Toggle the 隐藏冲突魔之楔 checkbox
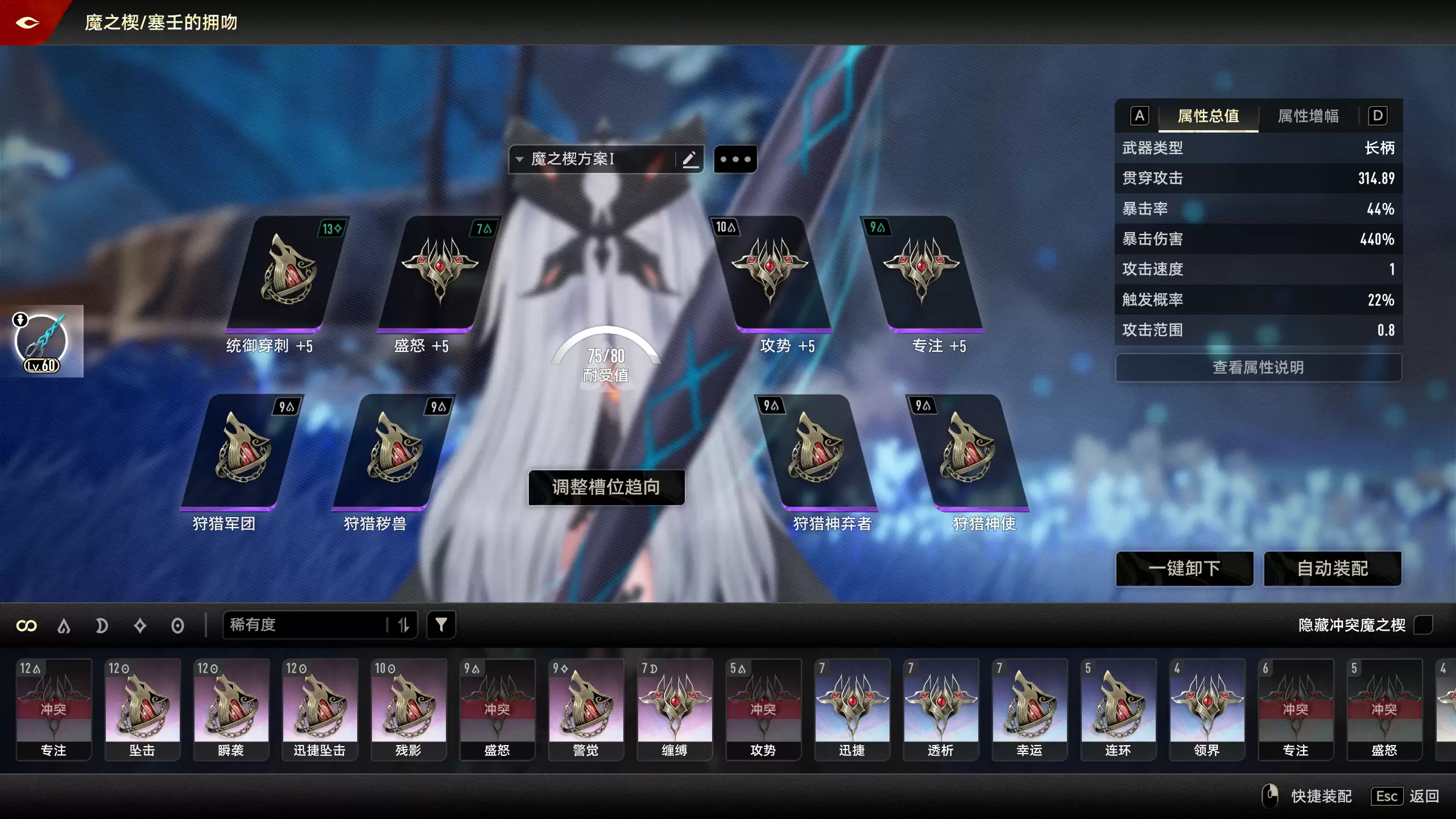 (x=1423, y=625)
